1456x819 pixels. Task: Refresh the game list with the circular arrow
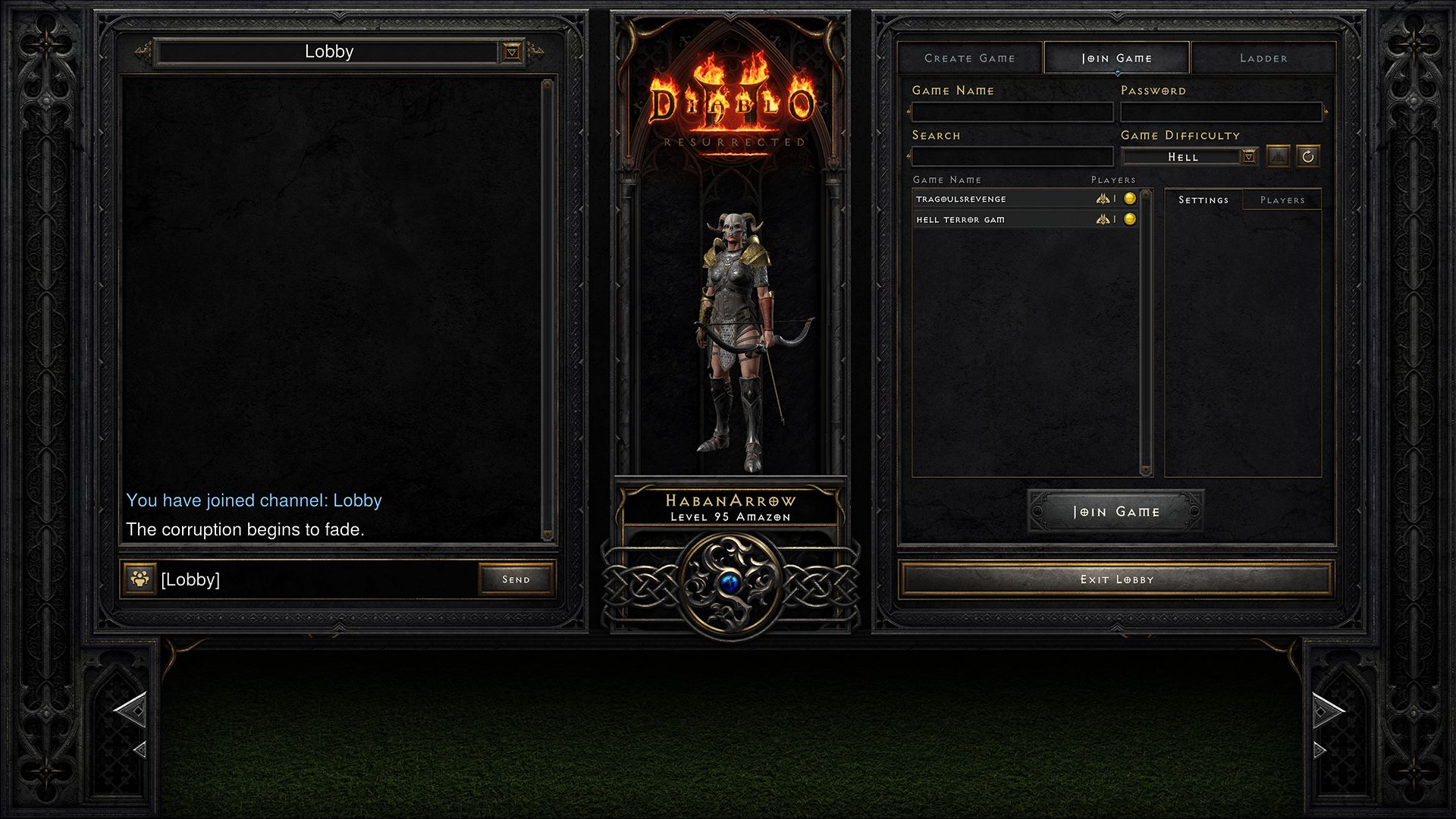1308,157
